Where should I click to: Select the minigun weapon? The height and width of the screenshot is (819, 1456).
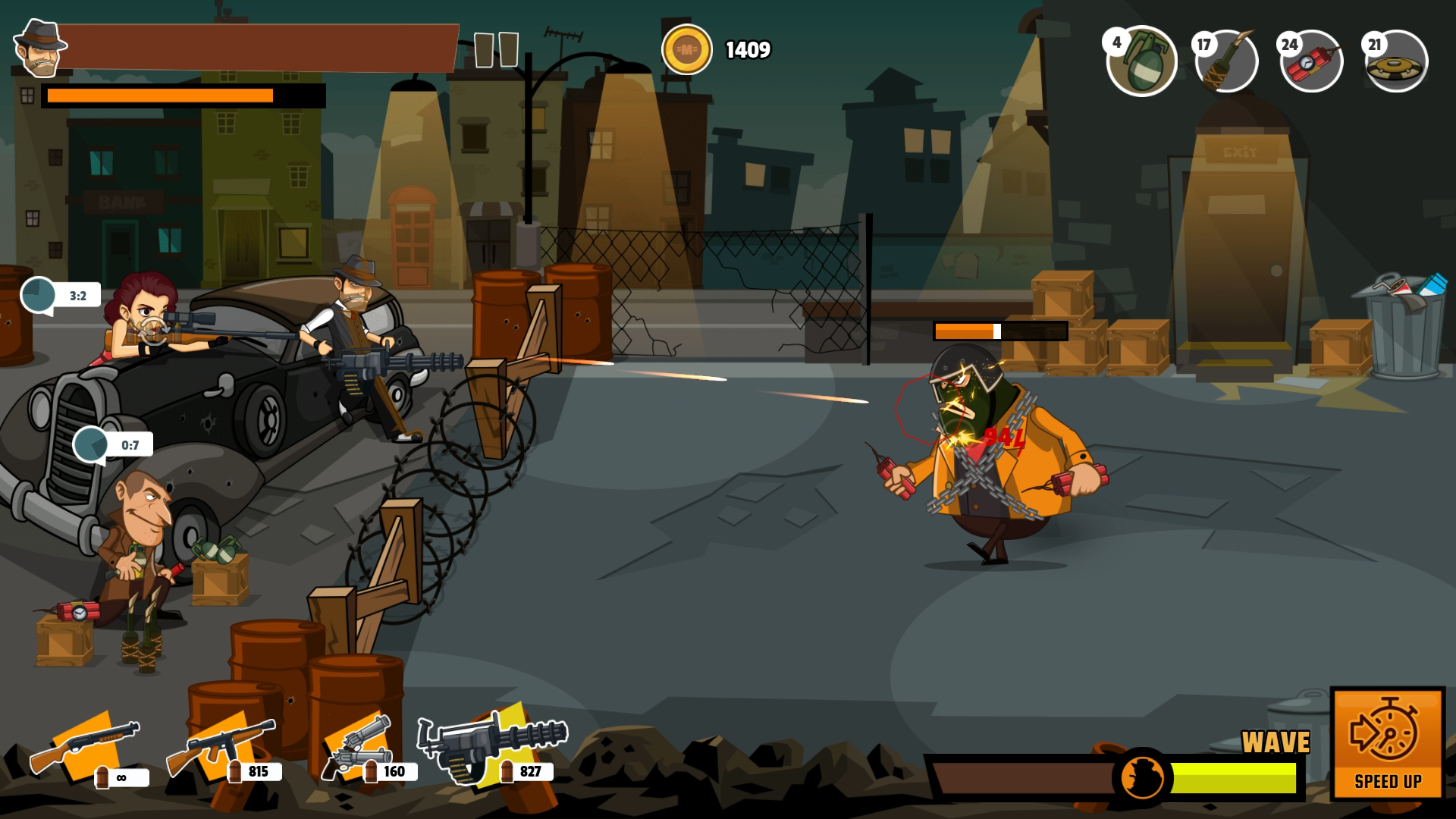click(x=491, y=746)
